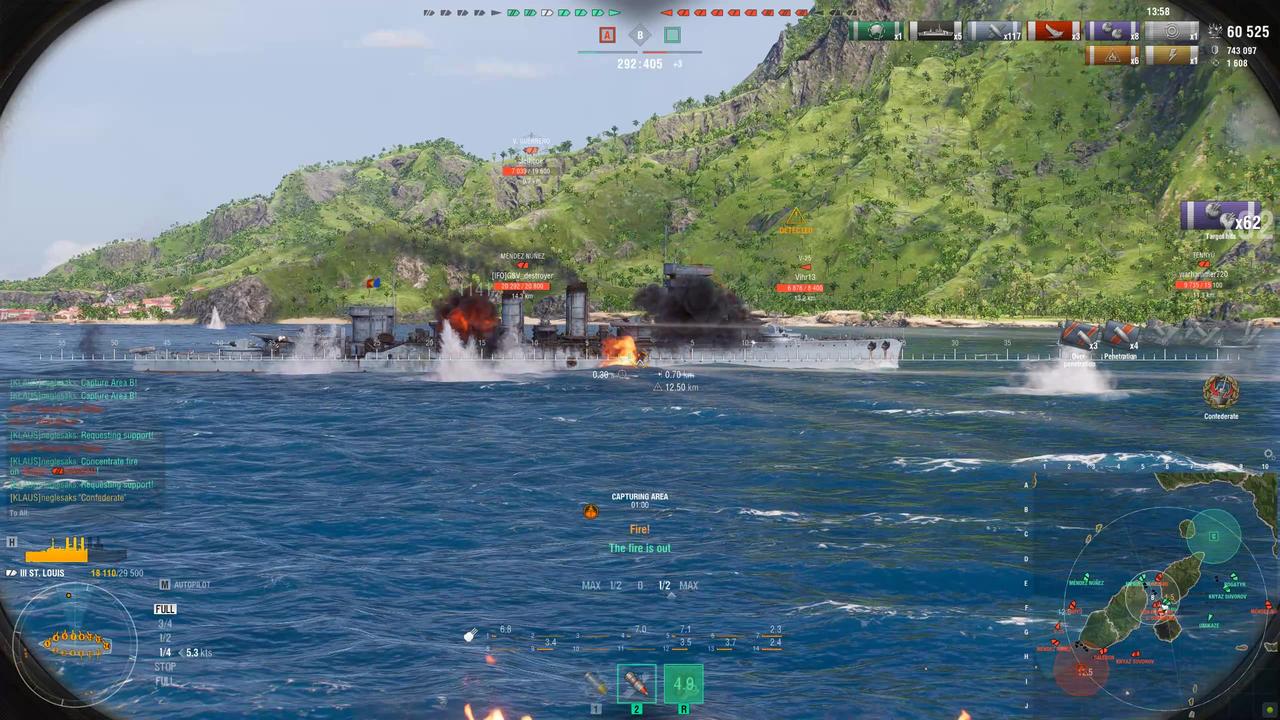Open the To All chat channel selector
1280x720 pixels.
coord(18,512)
